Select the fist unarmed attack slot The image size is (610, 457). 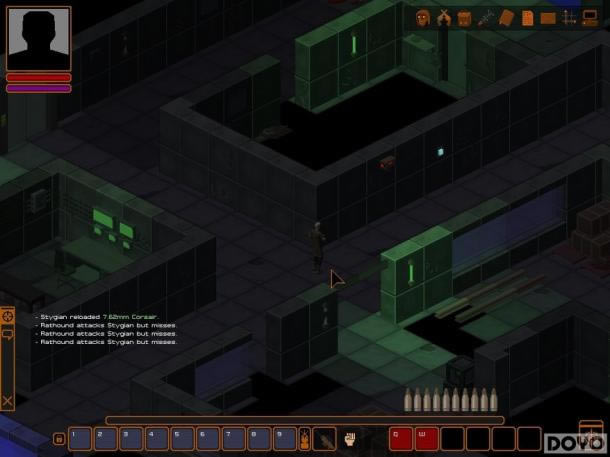point(351,438)
